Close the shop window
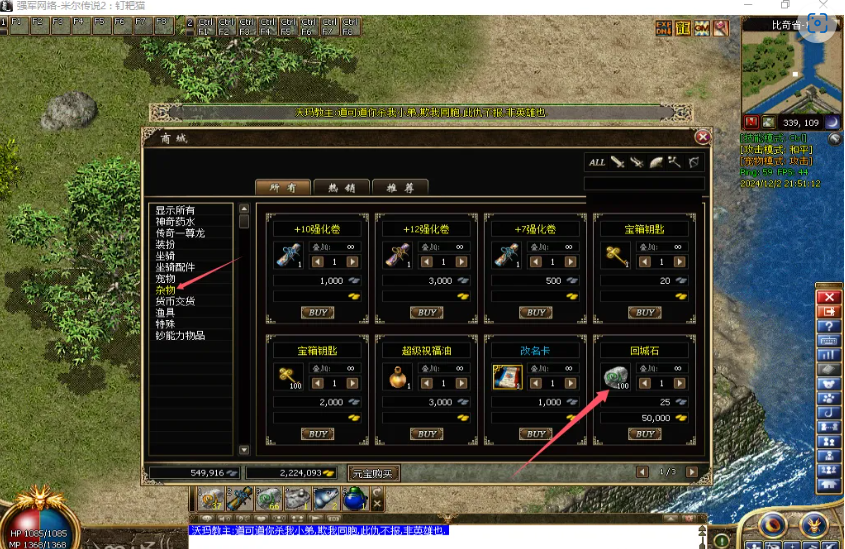 pyautogui.click(x=703, y=137)
